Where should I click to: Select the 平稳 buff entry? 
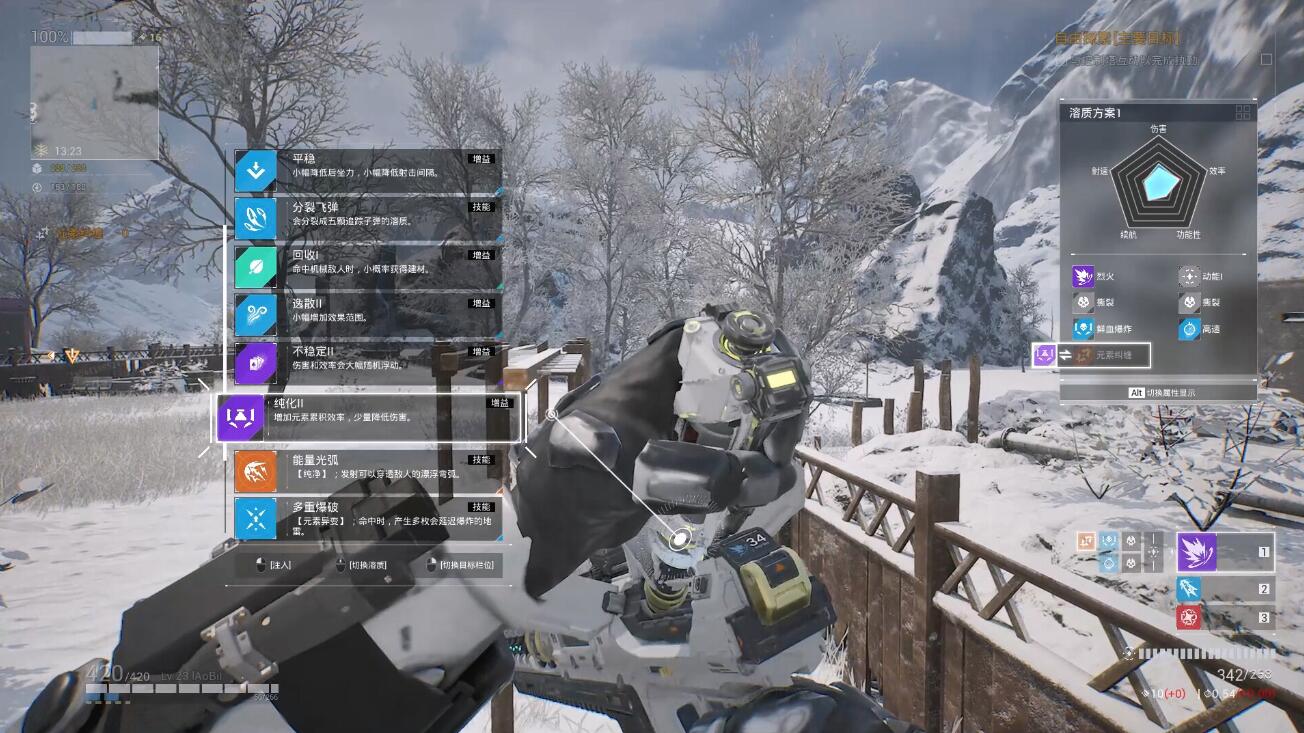click(x=367, y=171)
